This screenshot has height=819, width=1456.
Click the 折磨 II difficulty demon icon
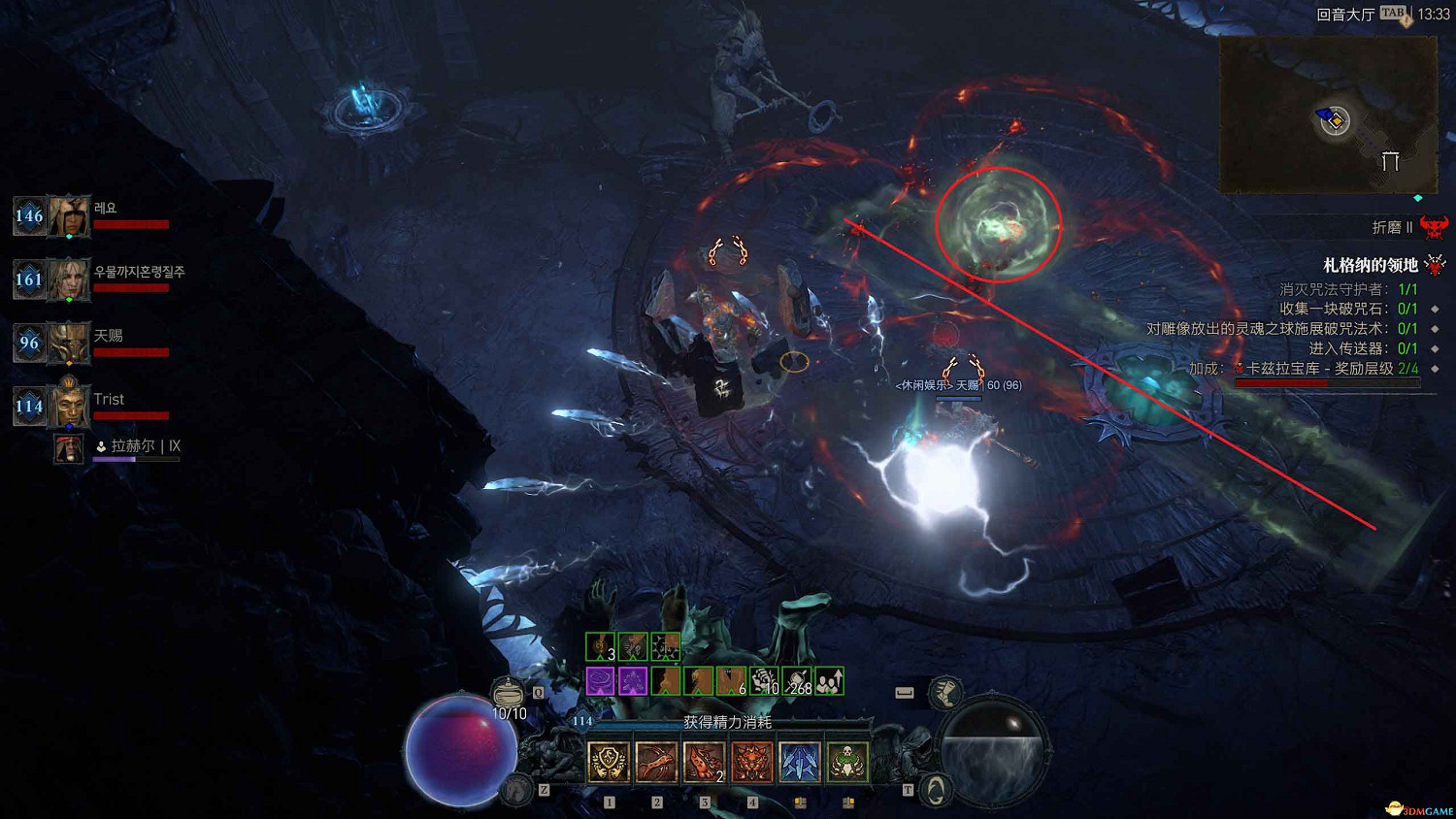(x=1434, y=227)
